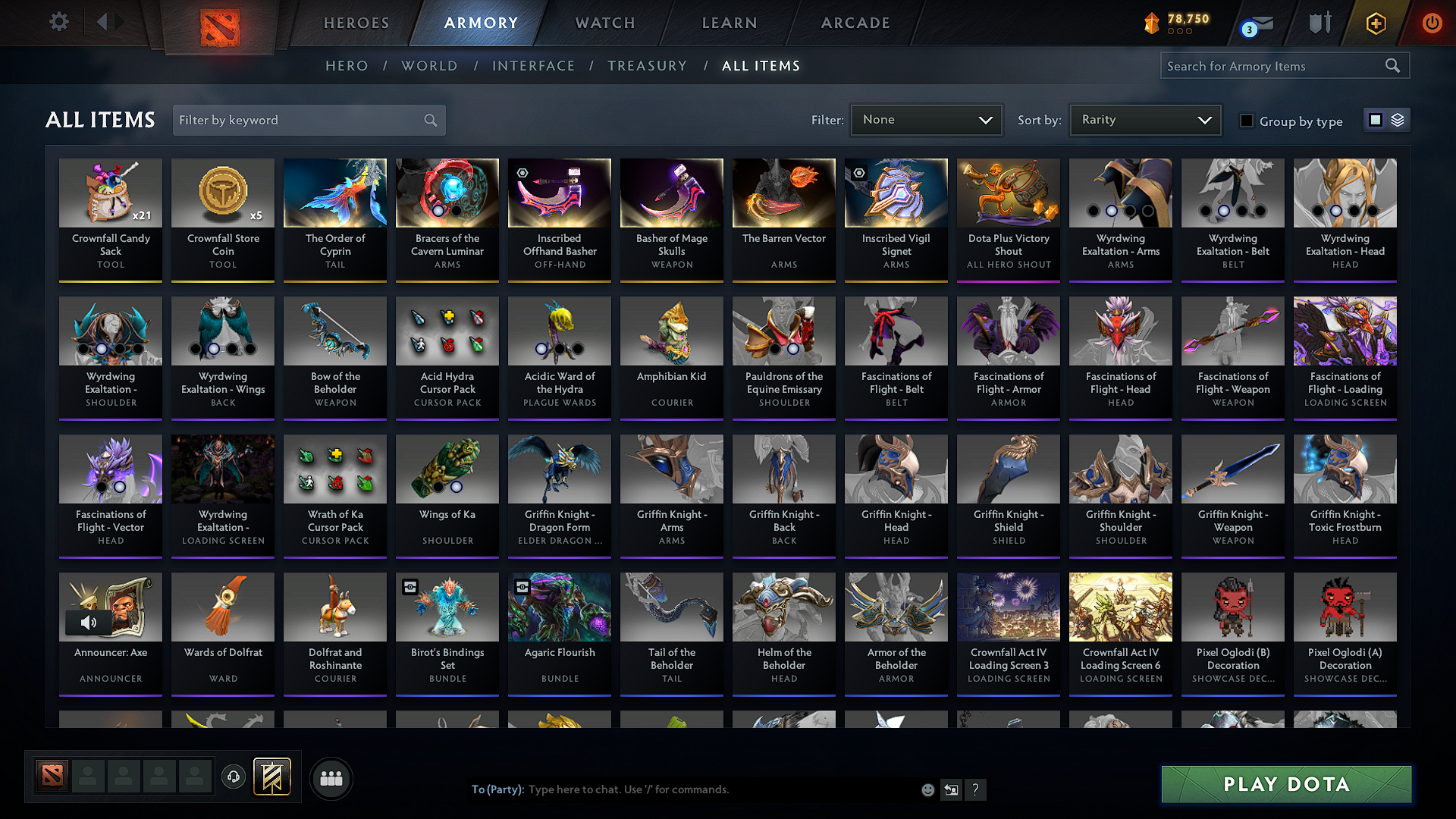Switch to the WATCH tab
Screen dimensions: 1456x819
(x=604, y=23)
